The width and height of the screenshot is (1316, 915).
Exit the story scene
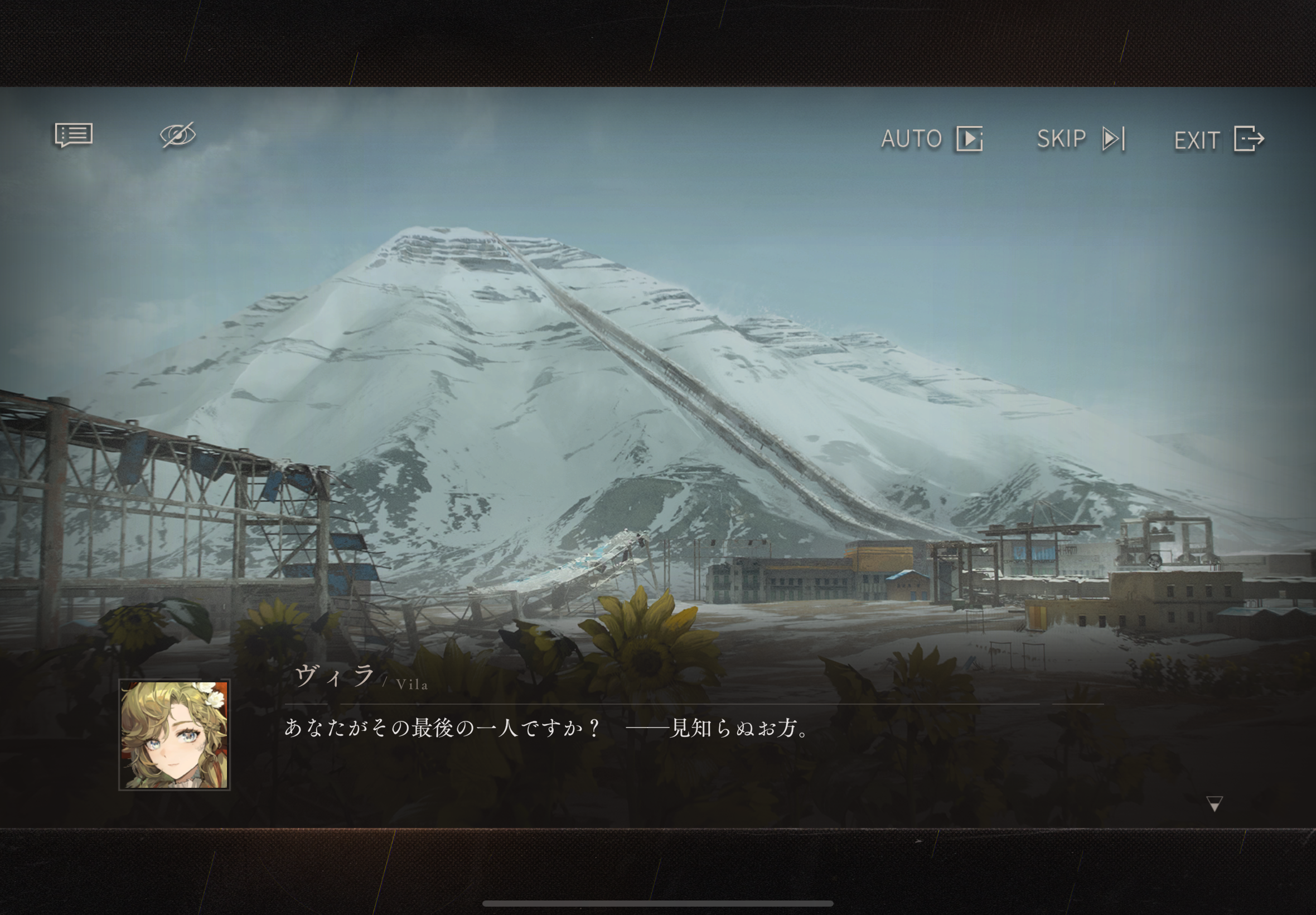coord(1218,139)
